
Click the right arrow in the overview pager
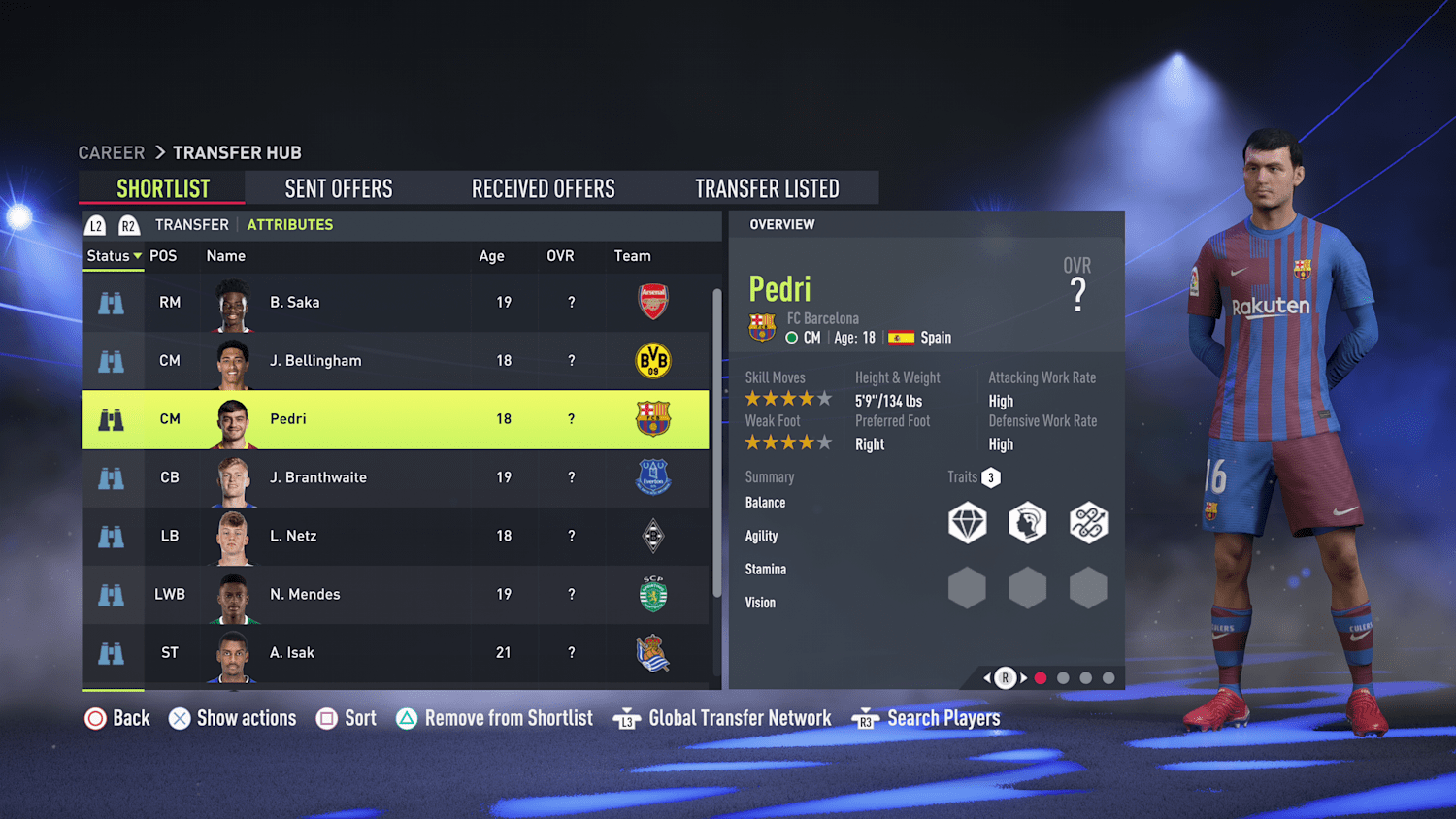coord(1023,678)
